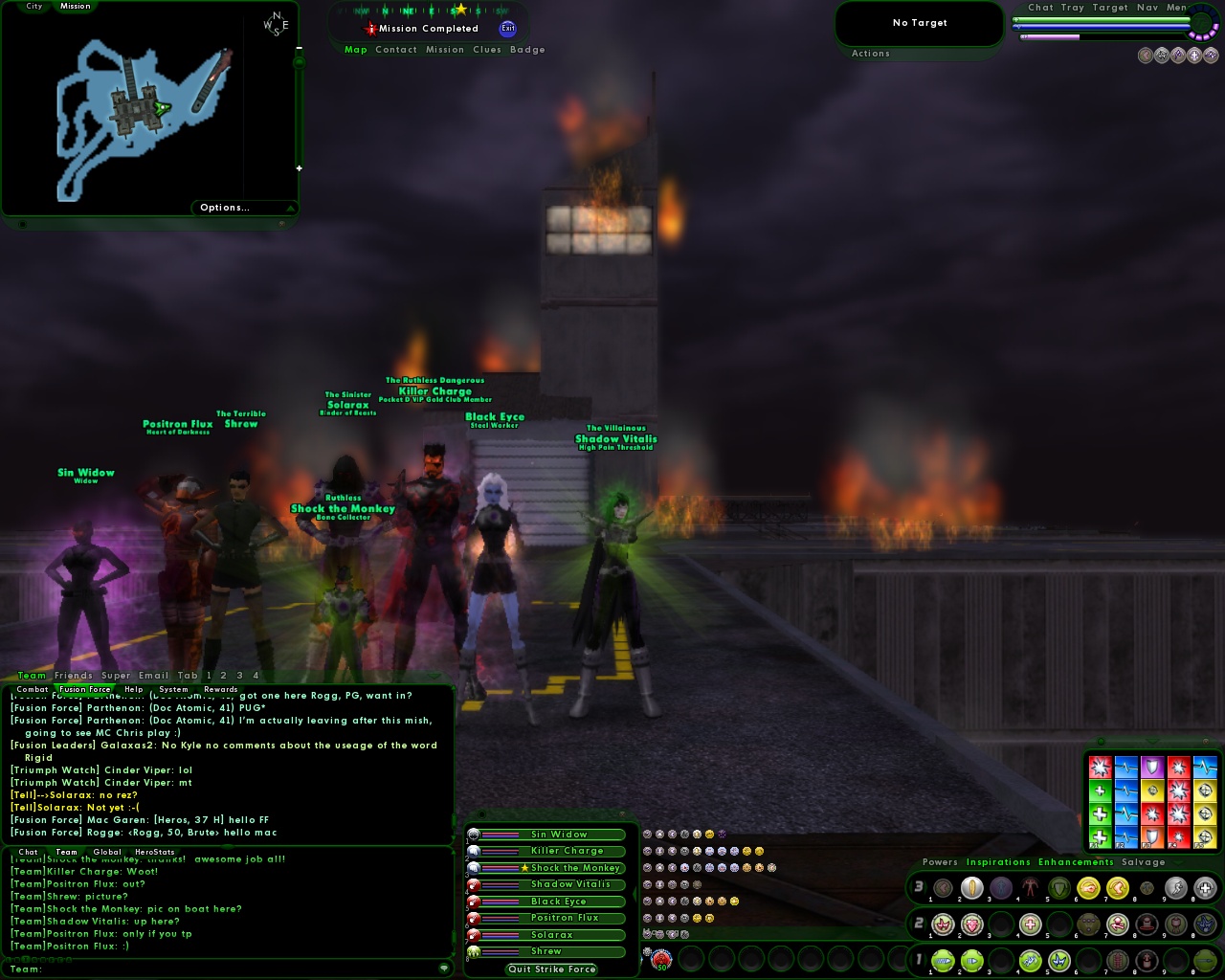
Task: Activate the green healing inspiration in column F1
Action: 1101,791
